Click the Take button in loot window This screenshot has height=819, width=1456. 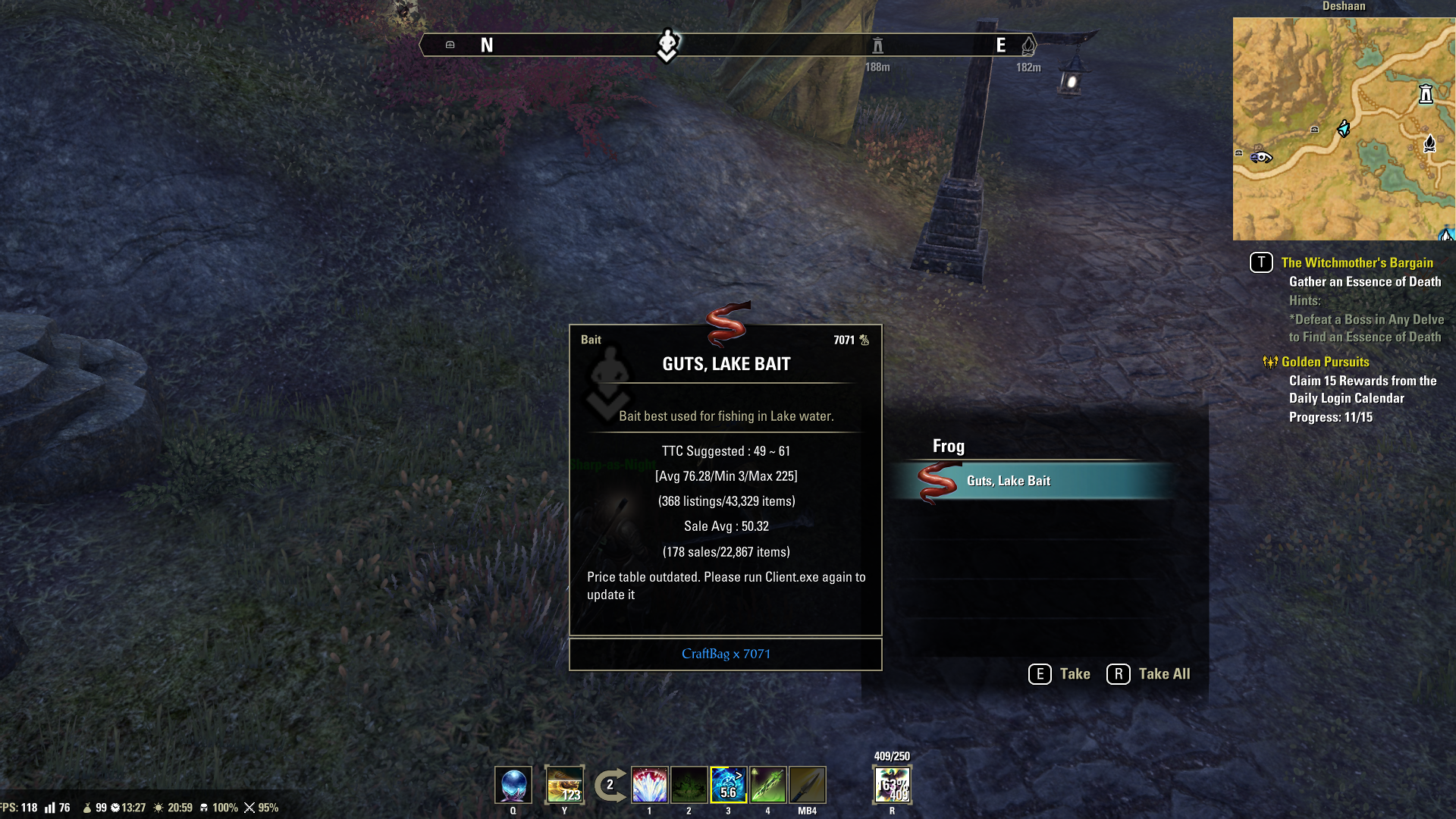tap(1059, 674)
